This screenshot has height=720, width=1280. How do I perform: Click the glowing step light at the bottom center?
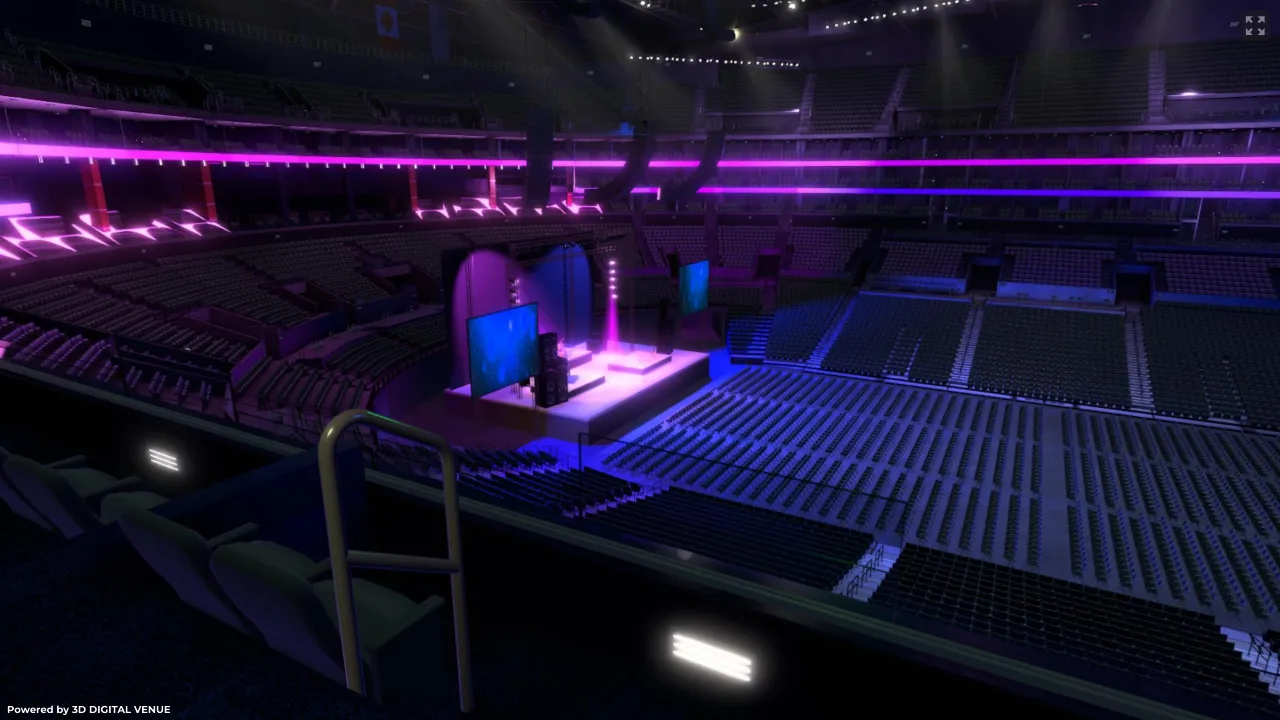click(710, 655)
